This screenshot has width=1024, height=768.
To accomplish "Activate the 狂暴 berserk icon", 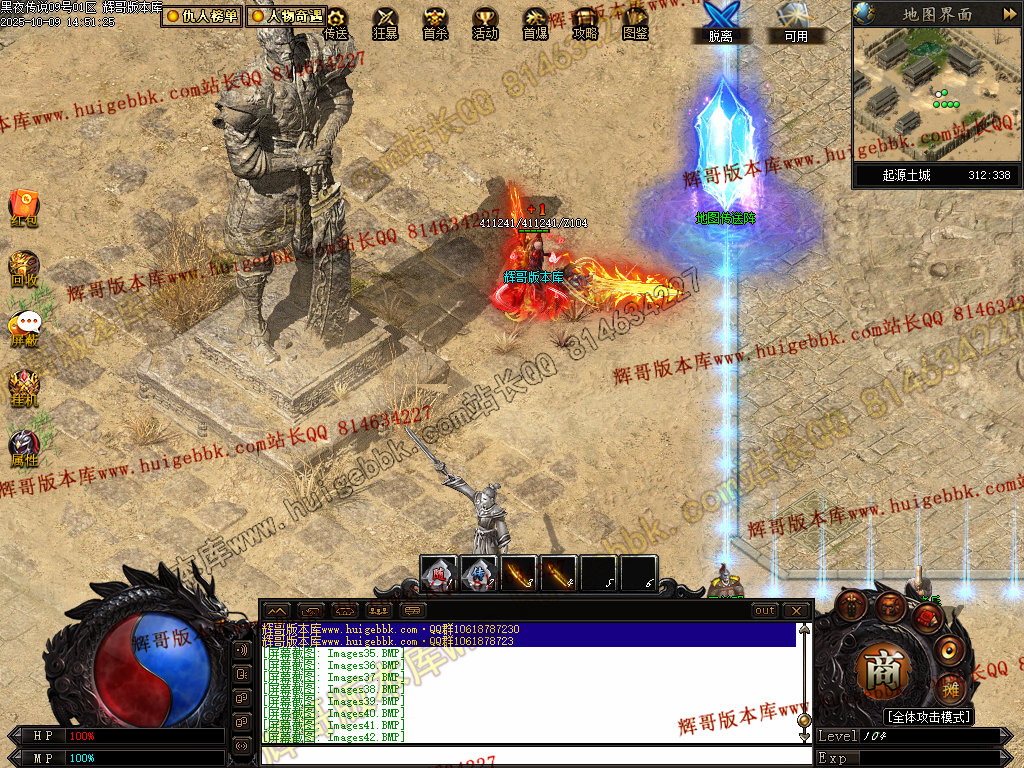I will 385,22.
